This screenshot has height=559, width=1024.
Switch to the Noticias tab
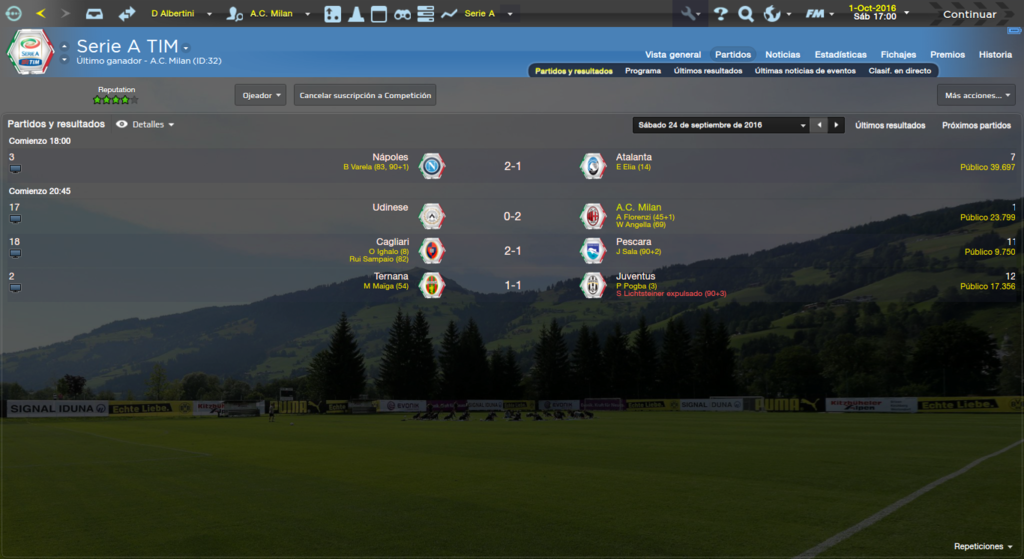click(782, 54)
